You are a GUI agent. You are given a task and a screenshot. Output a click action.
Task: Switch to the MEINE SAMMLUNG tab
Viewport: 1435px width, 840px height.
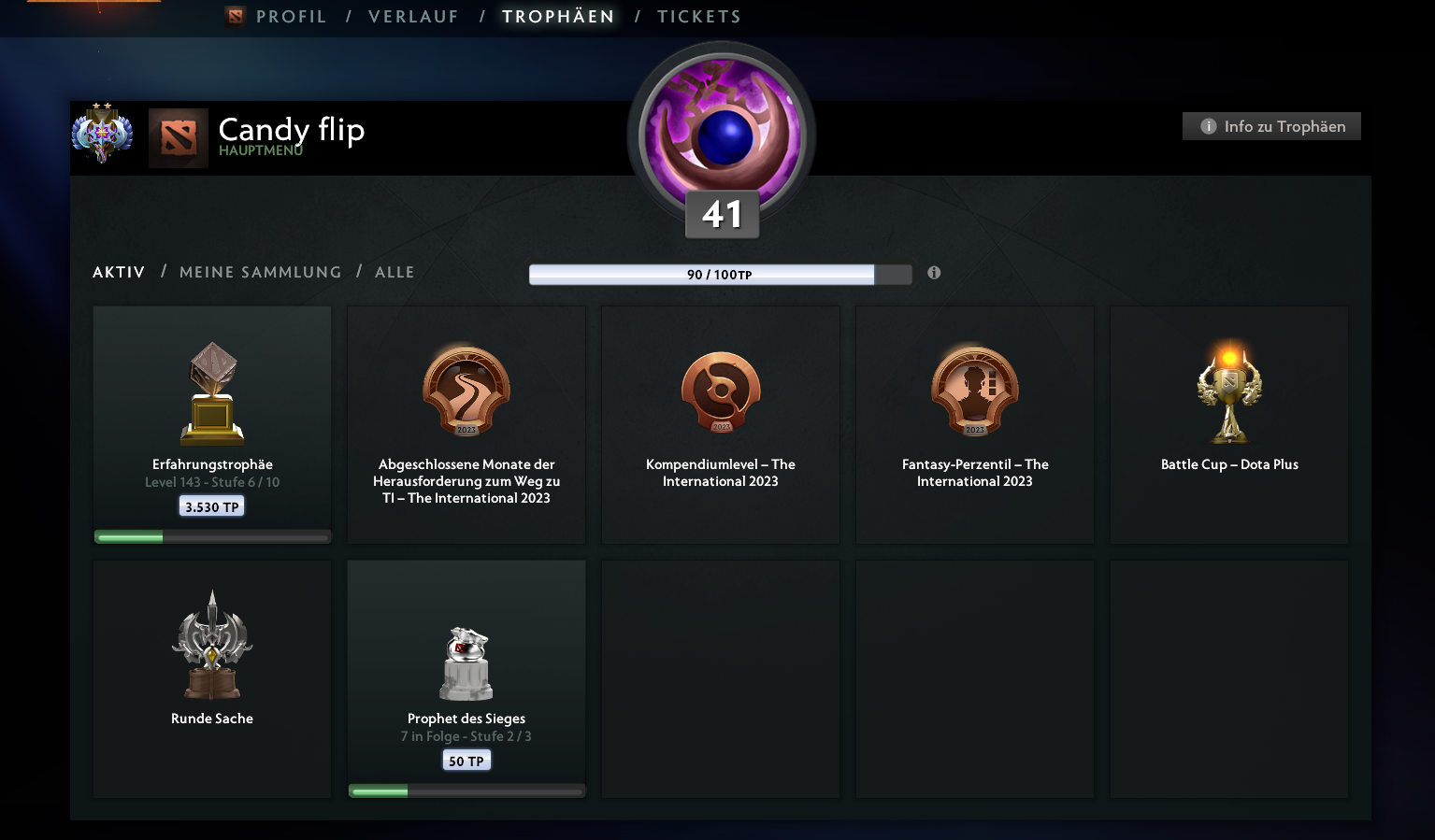(260, 272)
